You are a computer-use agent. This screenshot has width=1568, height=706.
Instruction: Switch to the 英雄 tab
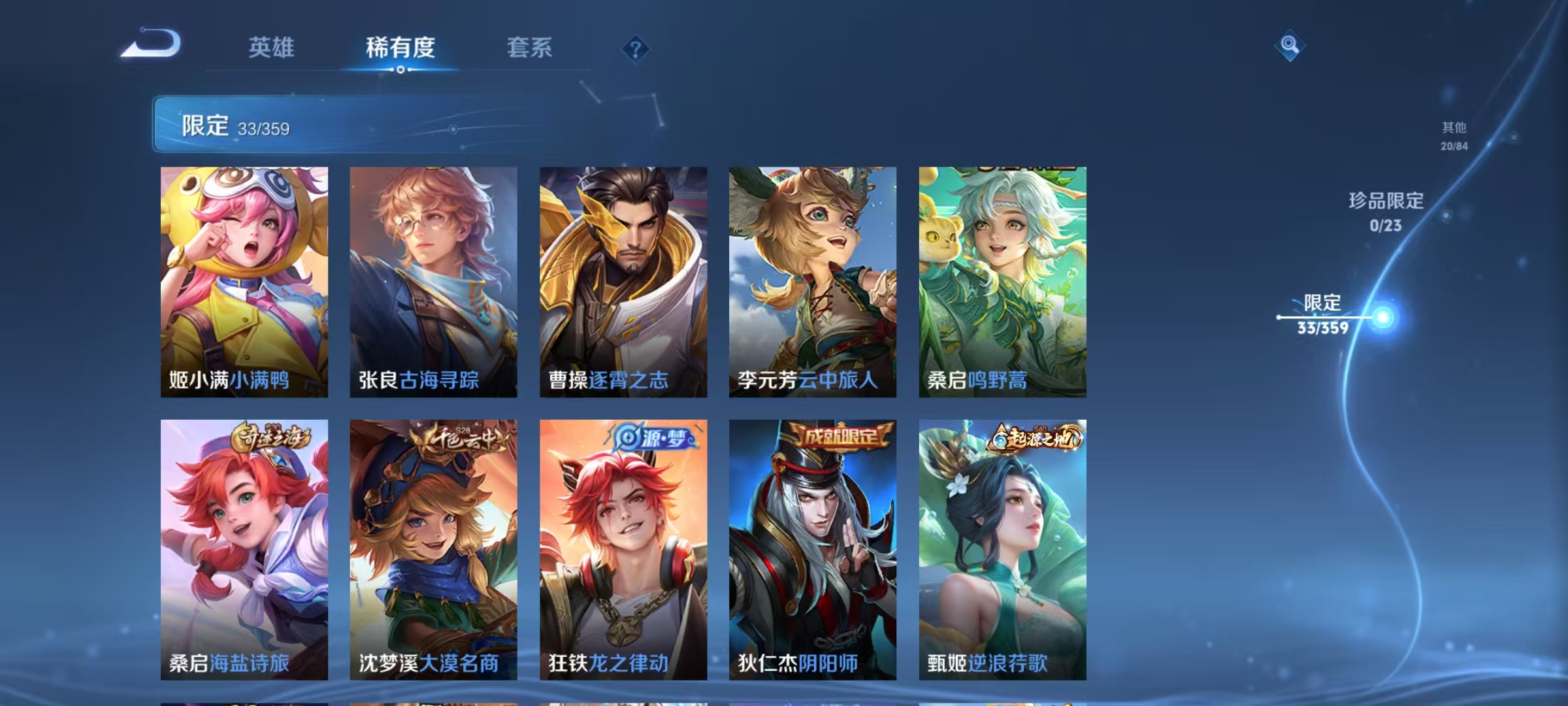[x=272, y=48]
